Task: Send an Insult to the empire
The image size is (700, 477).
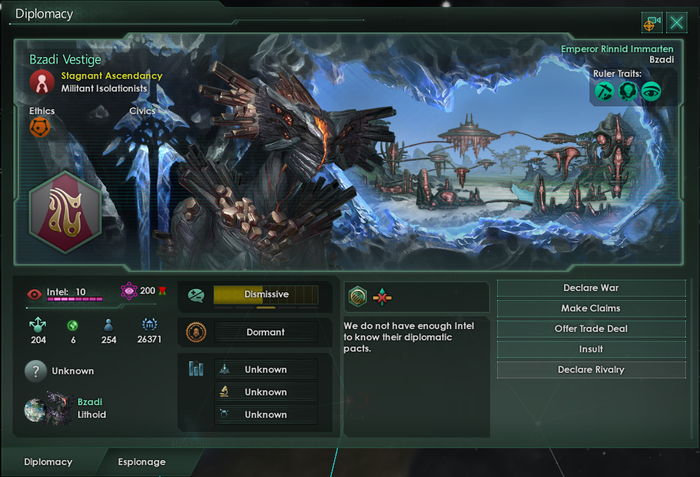Action: 590,349
